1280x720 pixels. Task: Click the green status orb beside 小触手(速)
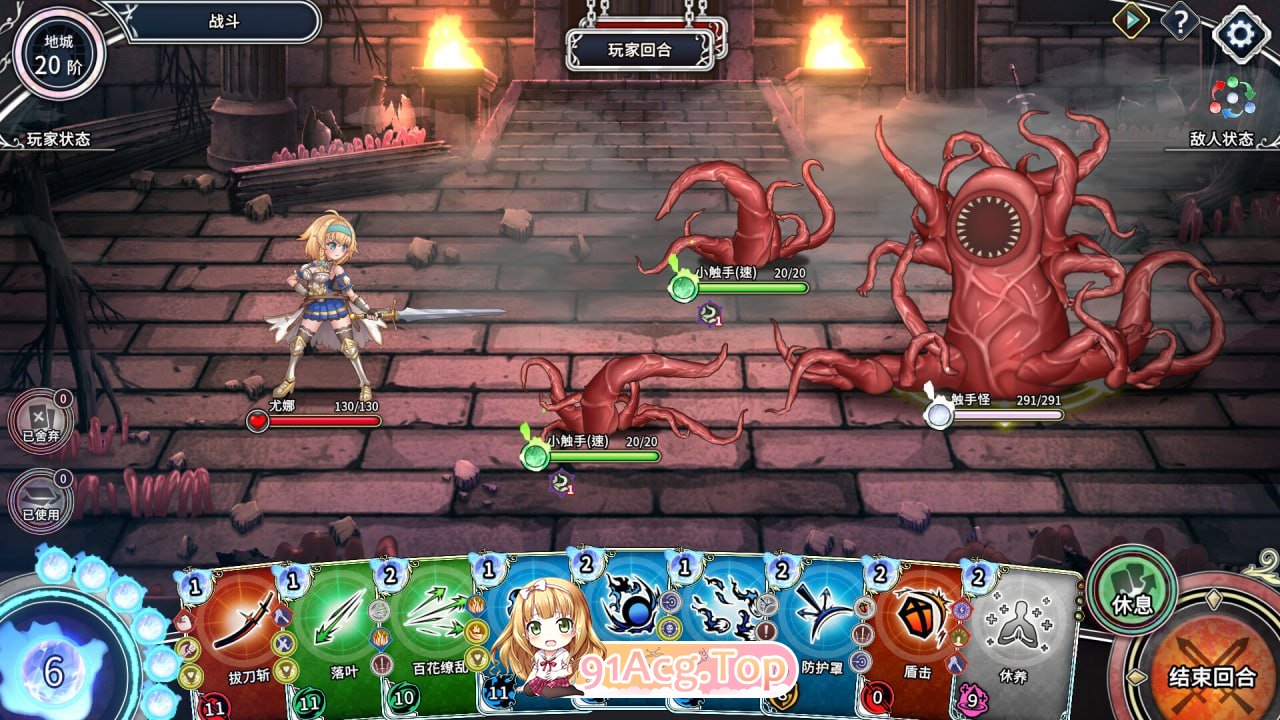coord(537,456)
